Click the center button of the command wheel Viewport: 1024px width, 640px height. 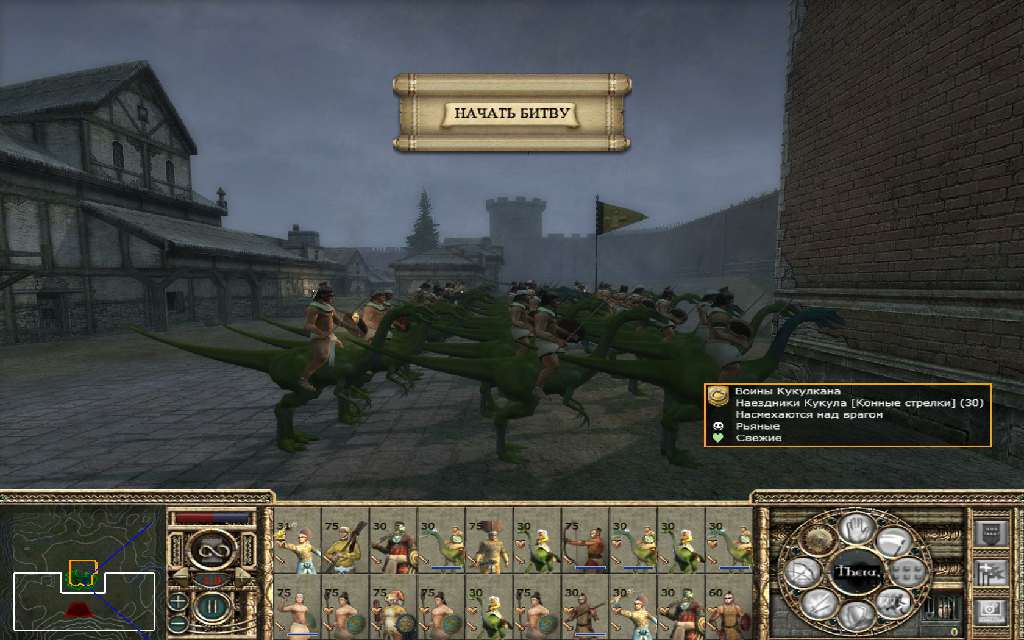click(856, 572)
